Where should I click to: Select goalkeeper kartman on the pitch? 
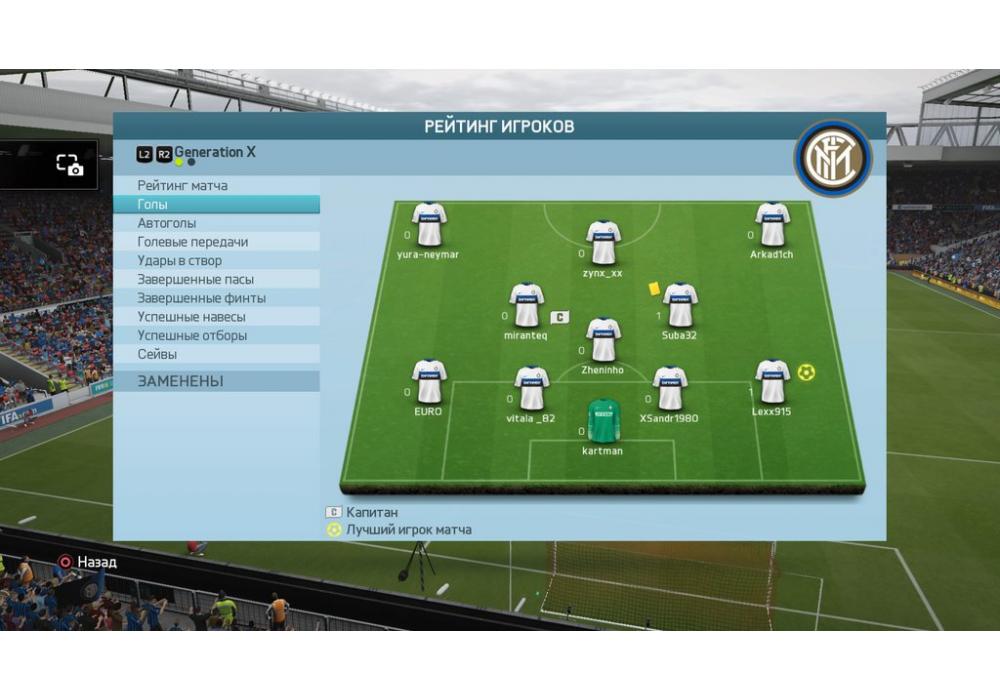pyautogui.click(x=603, y=422)
